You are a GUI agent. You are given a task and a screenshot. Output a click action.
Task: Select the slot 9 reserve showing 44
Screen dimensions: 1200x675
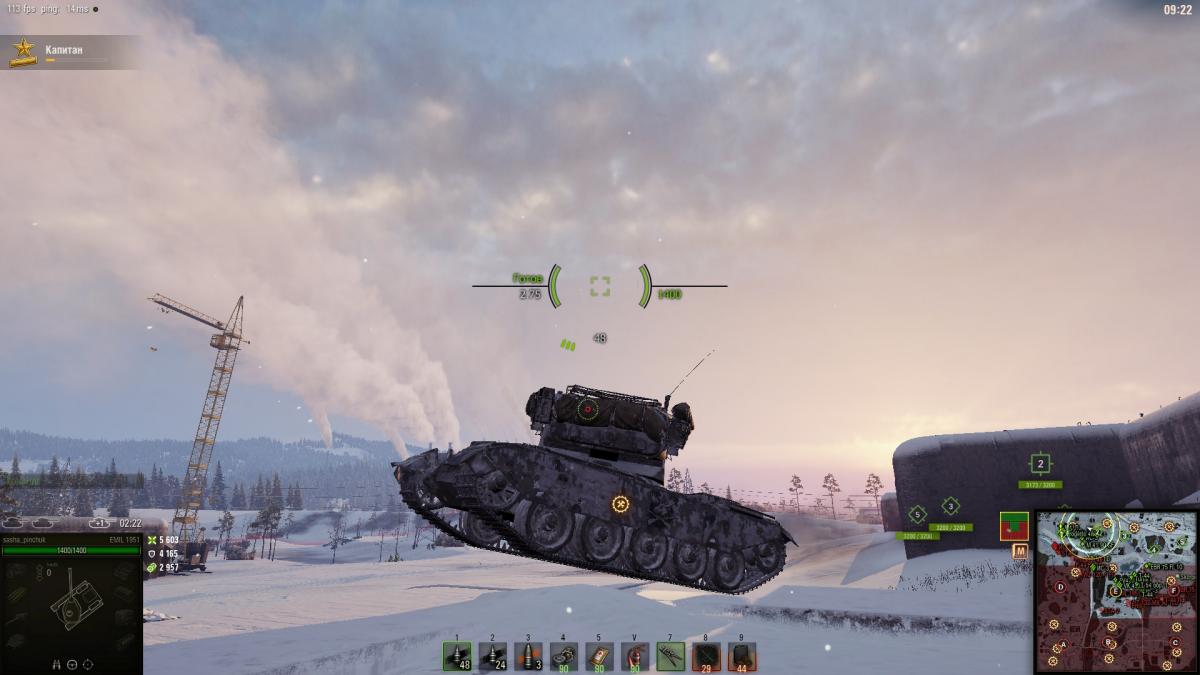pos(741,656)
